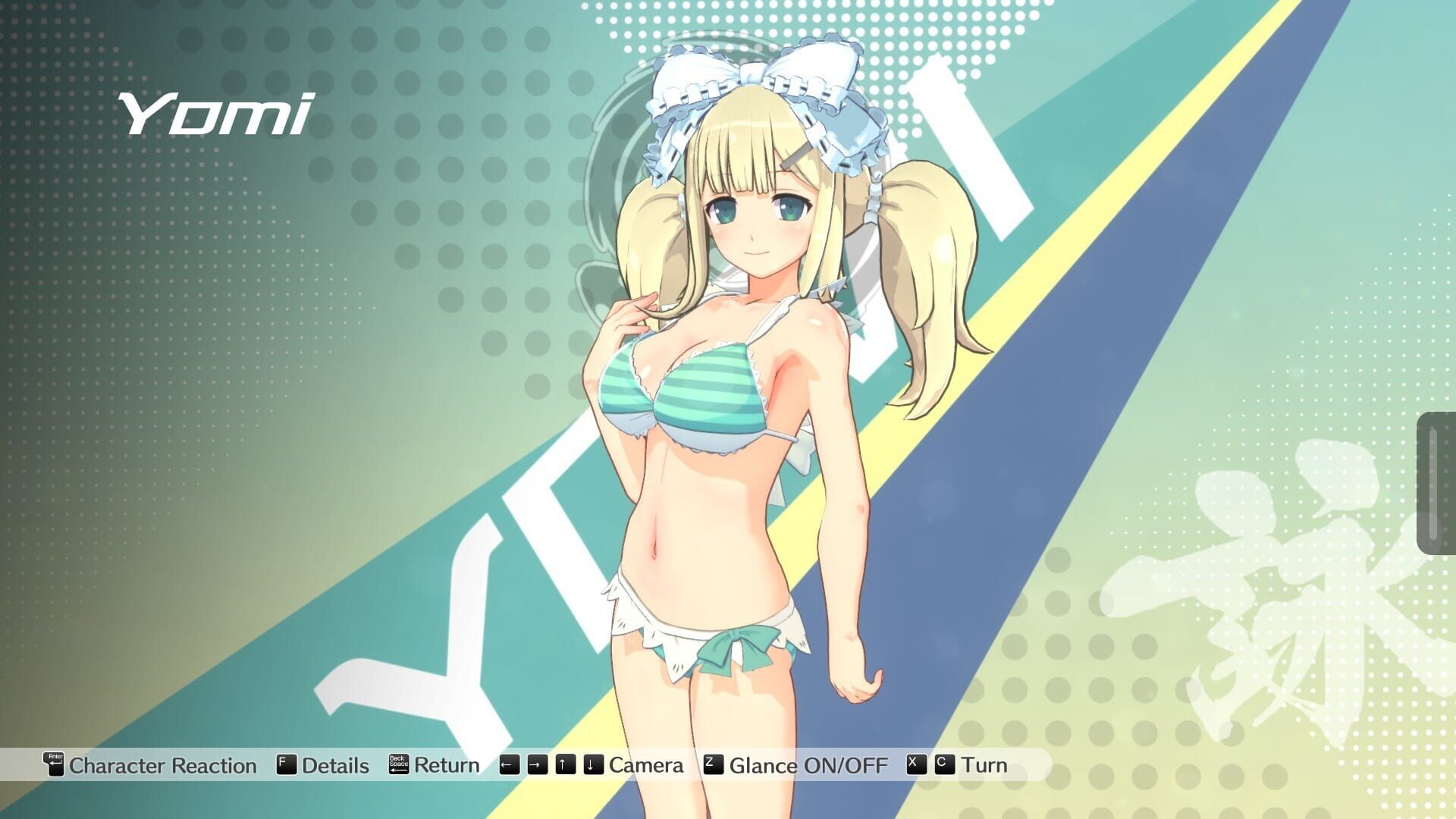1456x819 pixels.
Task: Click the C key icon to Turn
Action: (943, 764)
